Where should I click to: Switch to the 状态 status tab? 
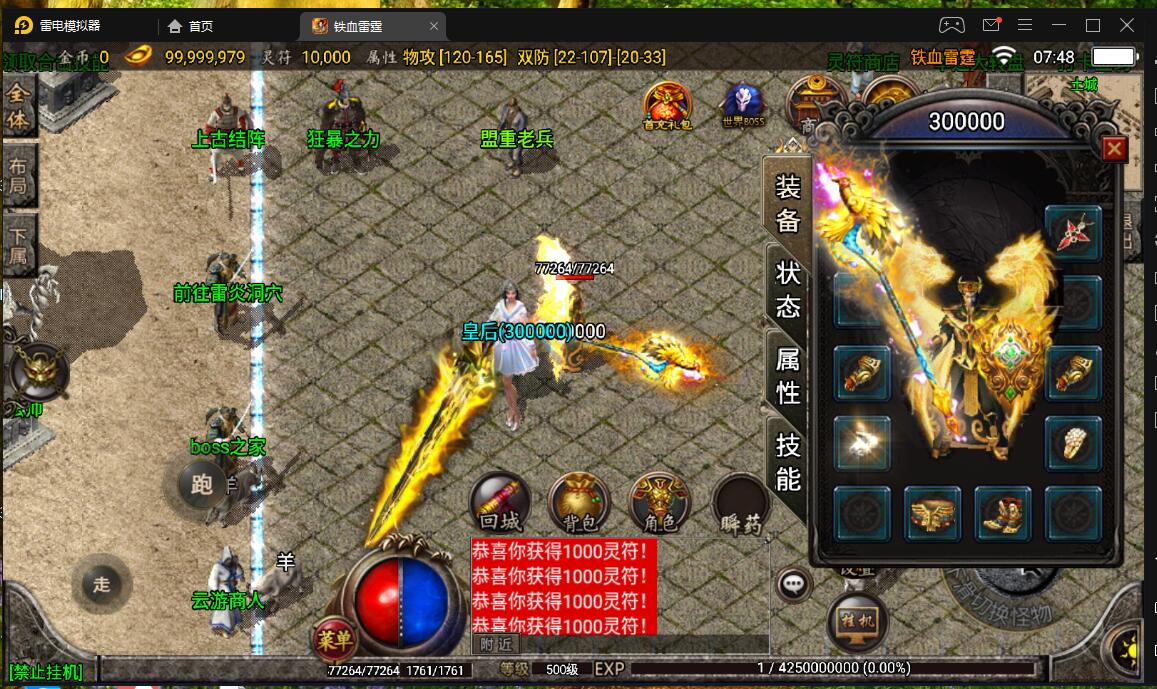788,291
